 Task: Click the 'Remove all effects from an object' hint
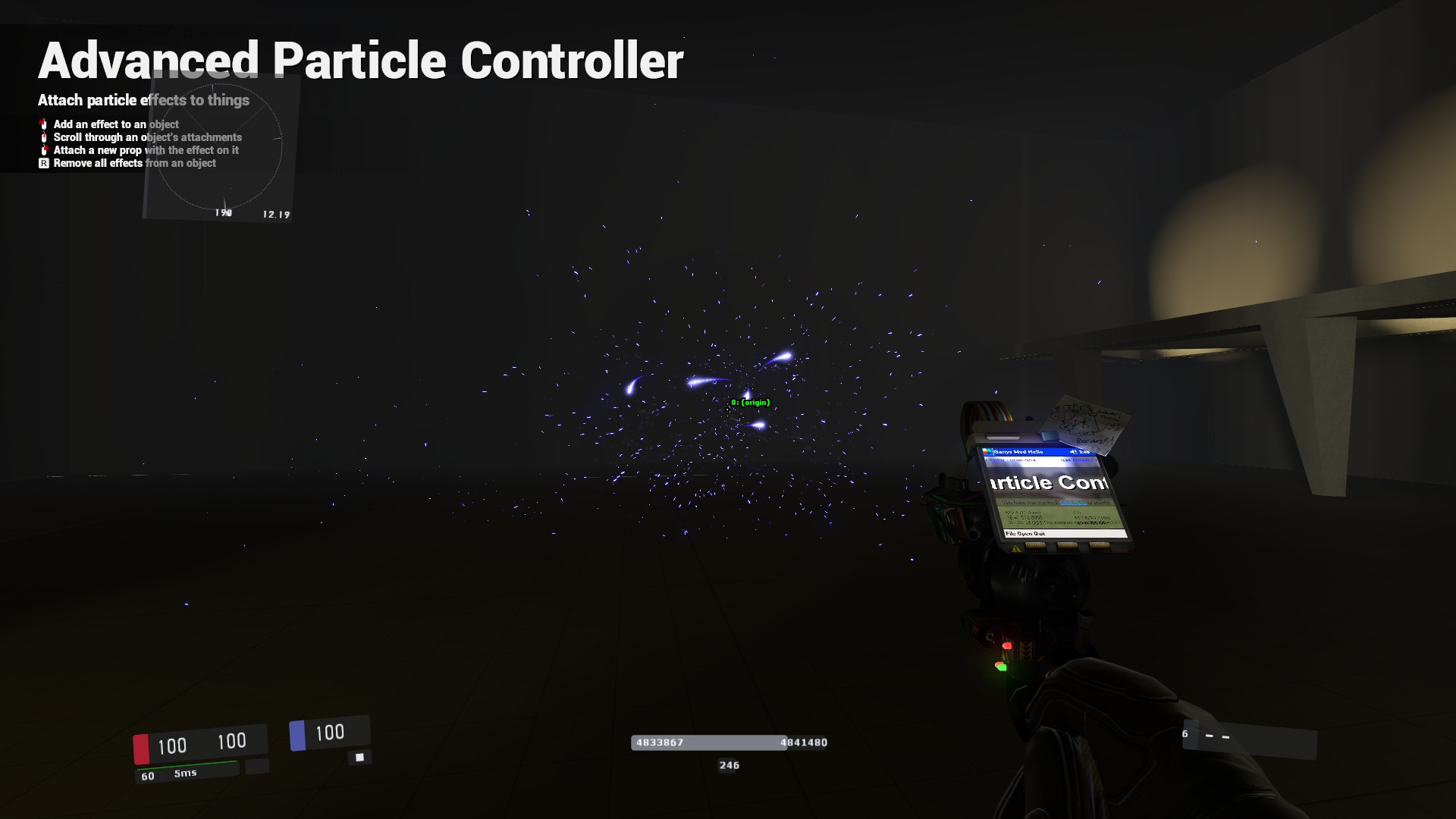[133, 163]
